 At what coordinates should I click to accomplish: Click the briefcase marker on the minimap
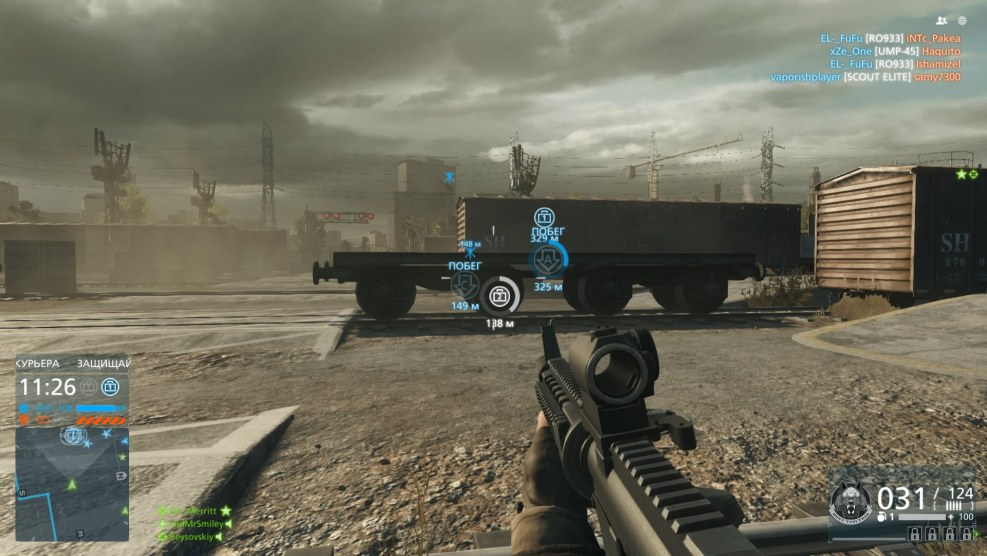pos(72,435)
